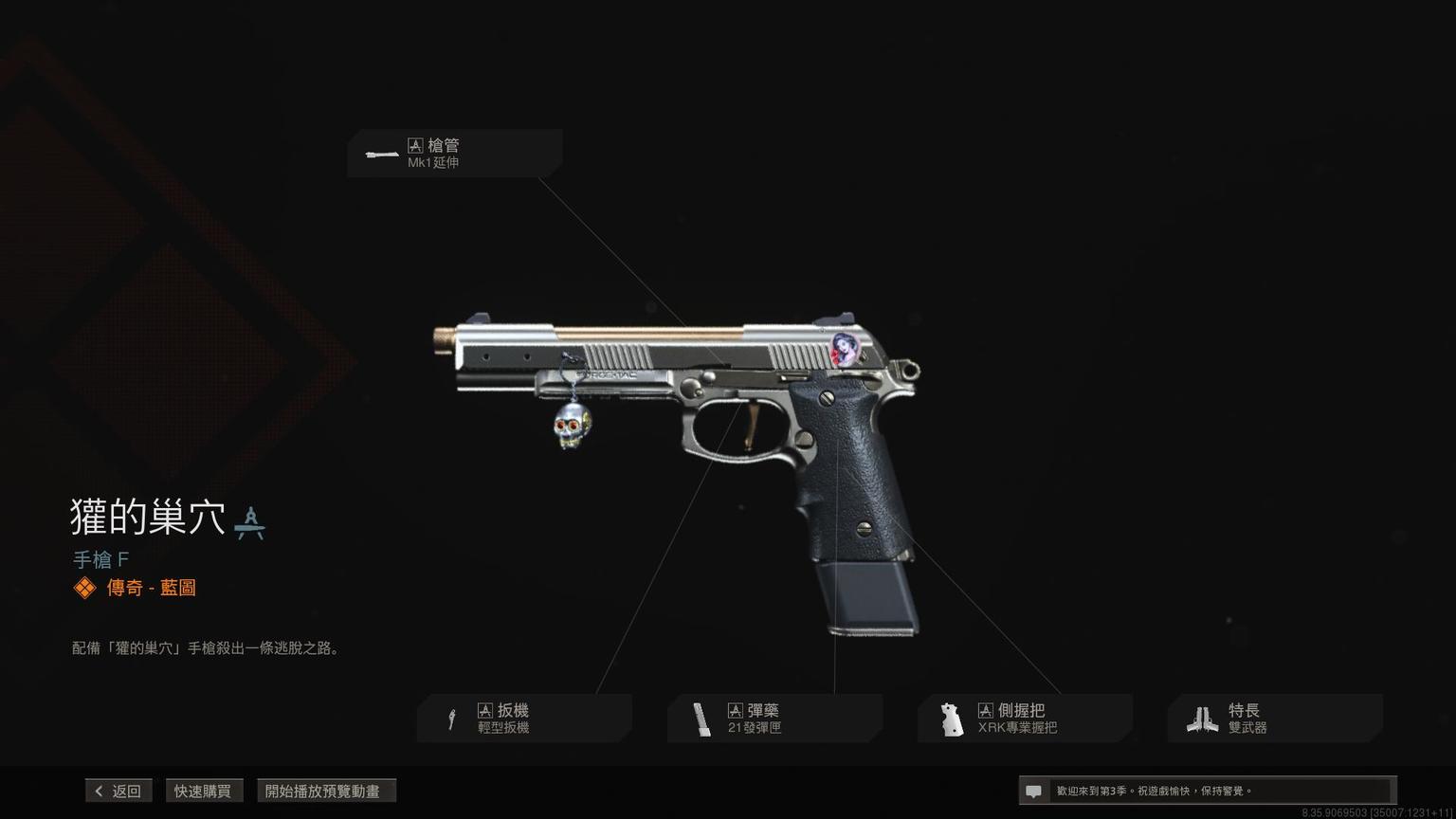The height and width of the screenshot is (819, 1456).
Task: Choose the 彈藥 21發彈匣 ammo slot
Action: coord(774,719)
